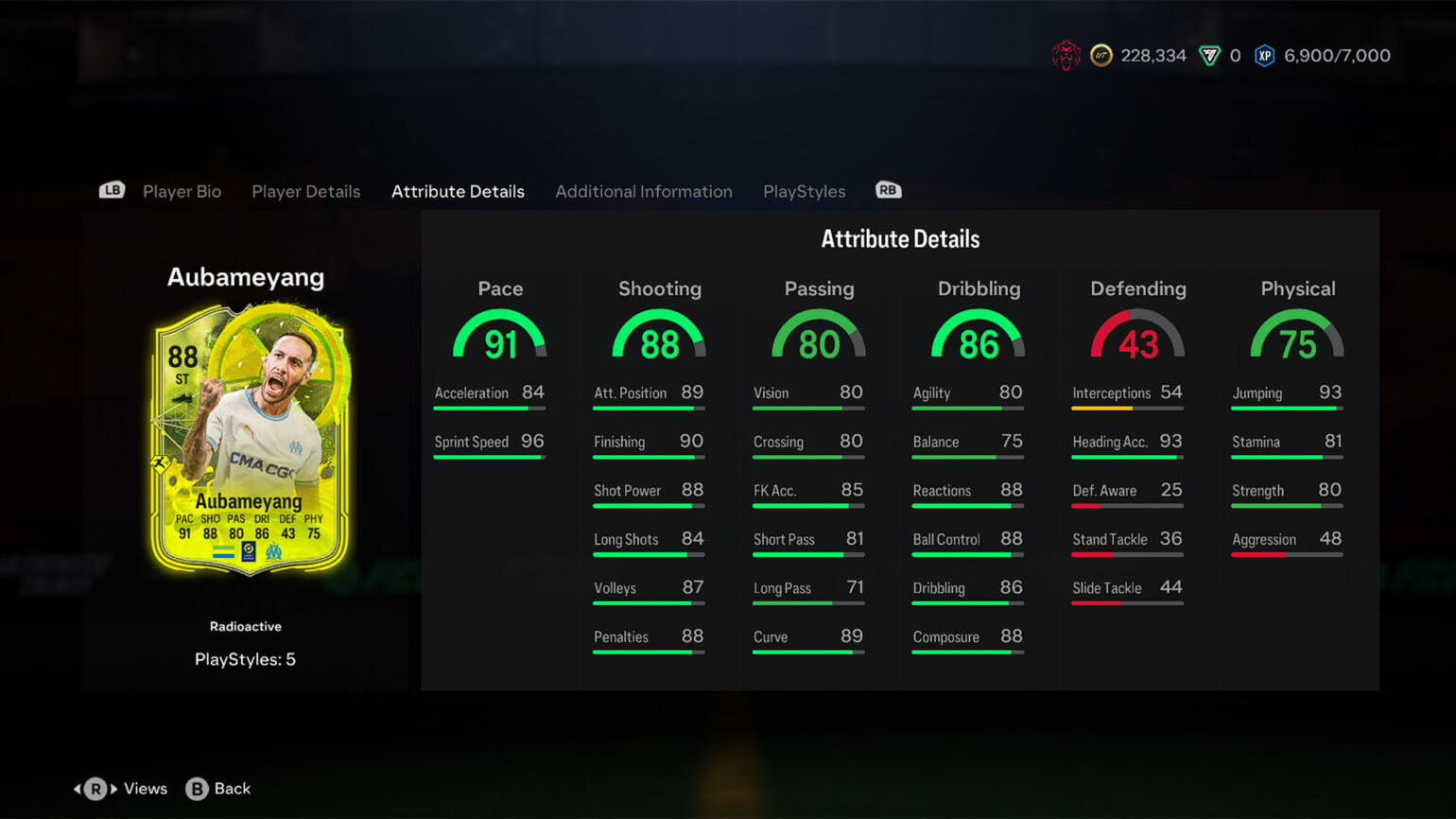The height and width of the screenshot is (819, 1456).
Task: Click the RB bumper icon
Action: pos(887,189)
